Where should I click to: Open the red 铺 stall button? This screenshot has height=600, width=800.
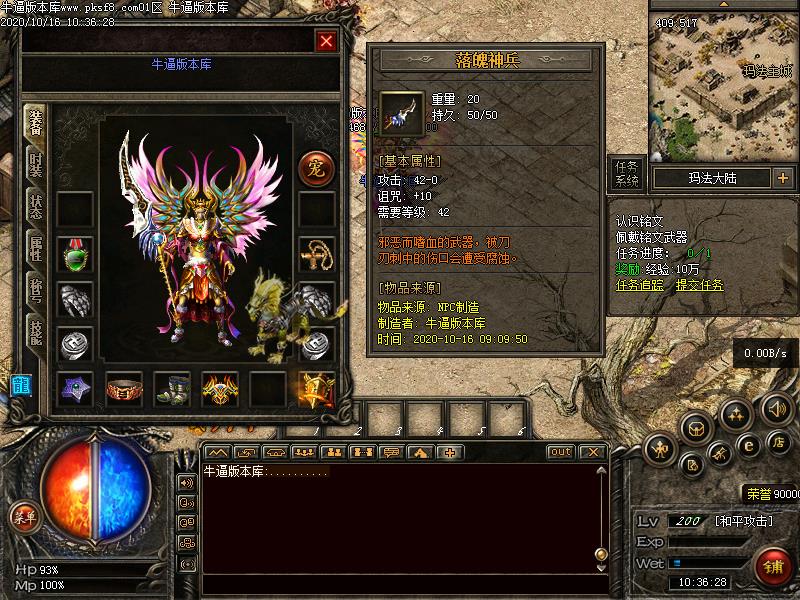(774, 566)
